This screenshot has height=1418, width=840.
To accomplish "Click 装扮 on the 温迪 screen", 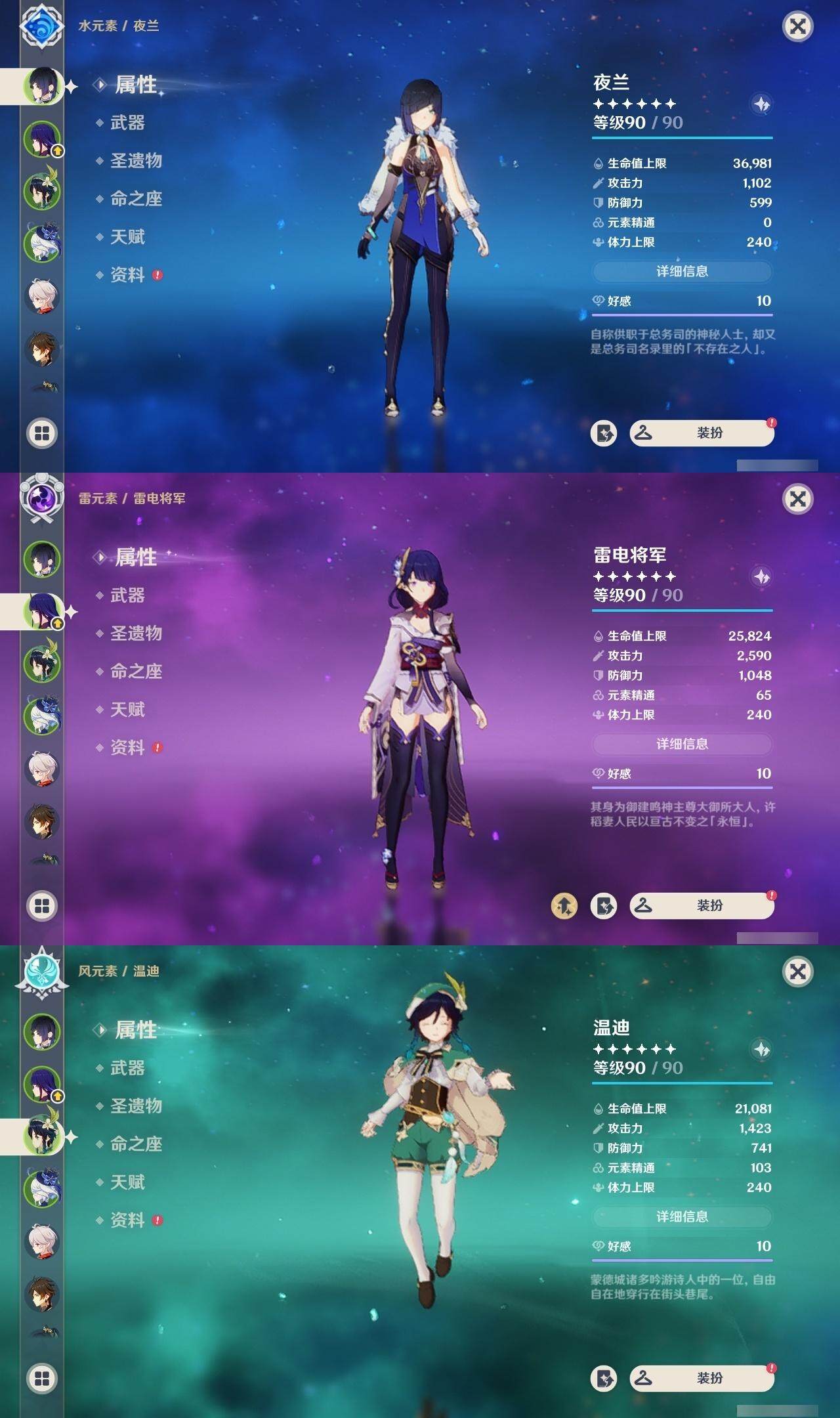I will [702, 1379].
